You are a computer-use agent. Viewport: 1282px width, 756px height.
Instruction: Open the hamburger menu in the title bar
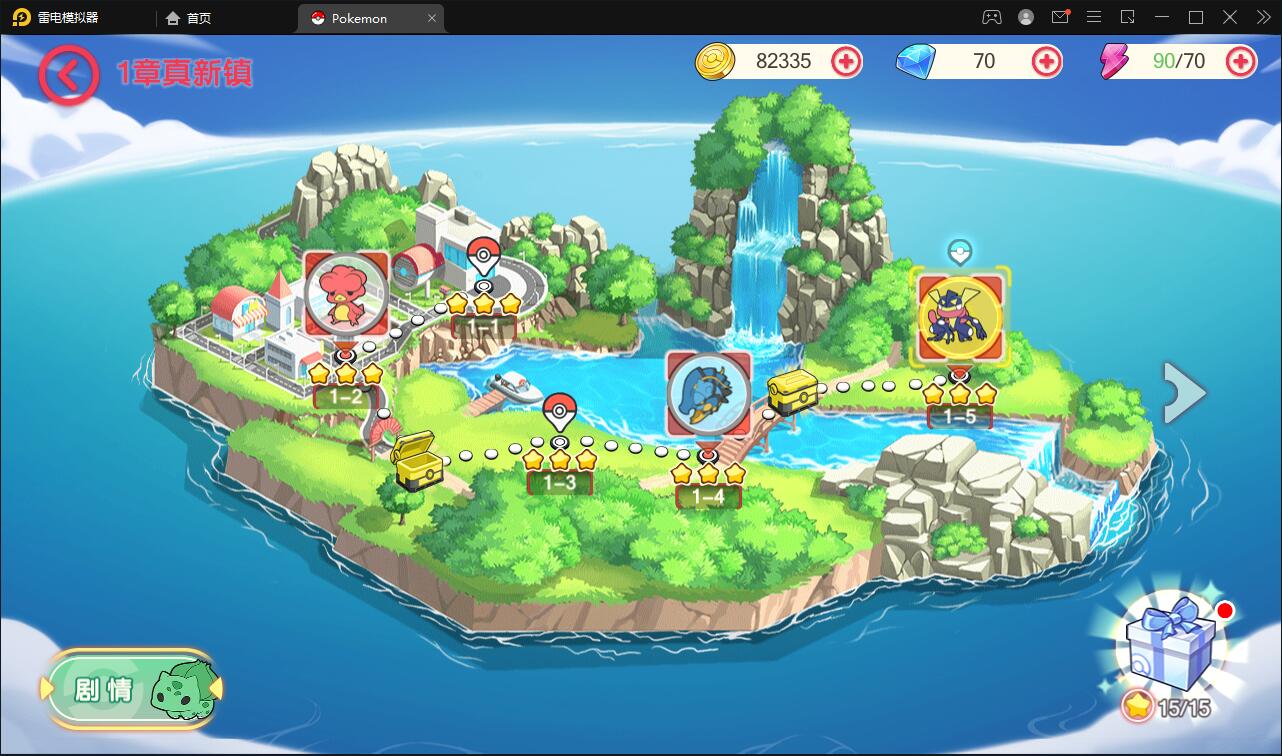(x=1094, y=16)
